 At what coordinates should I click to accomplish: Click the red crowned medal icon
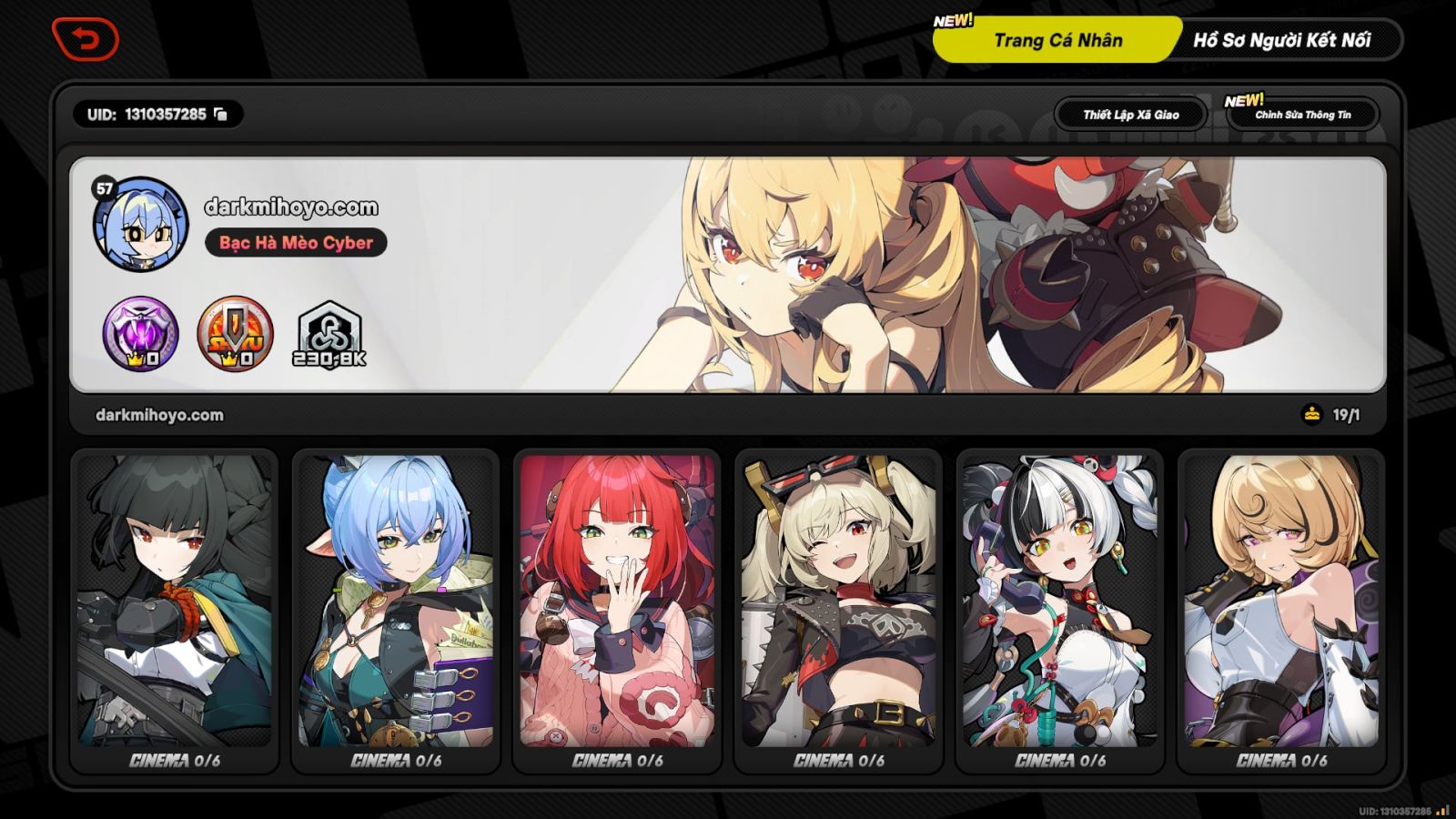click(x=237, y=333)
